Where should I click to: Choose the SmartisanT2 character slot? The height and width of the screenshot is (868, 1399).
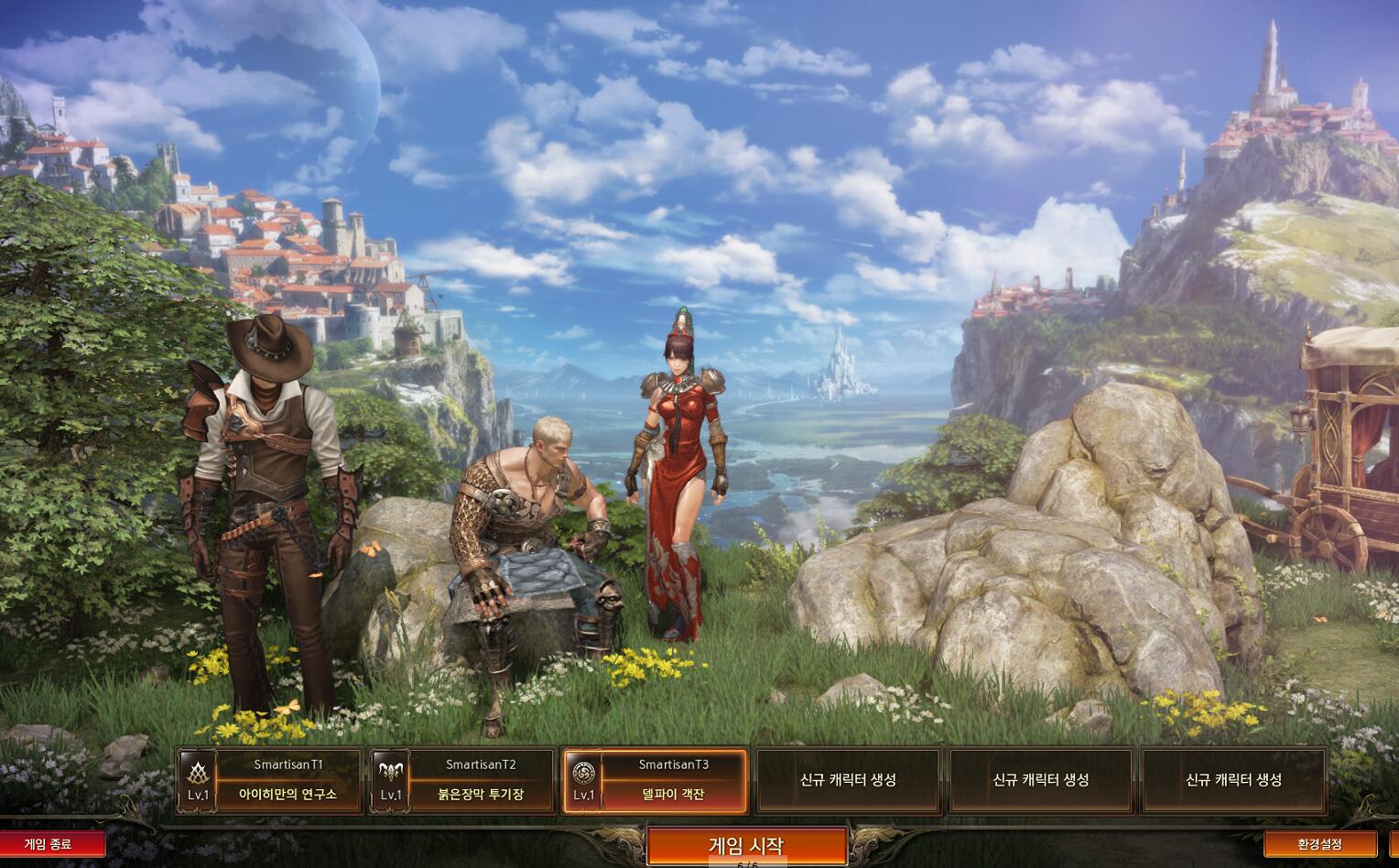[462, 780]
